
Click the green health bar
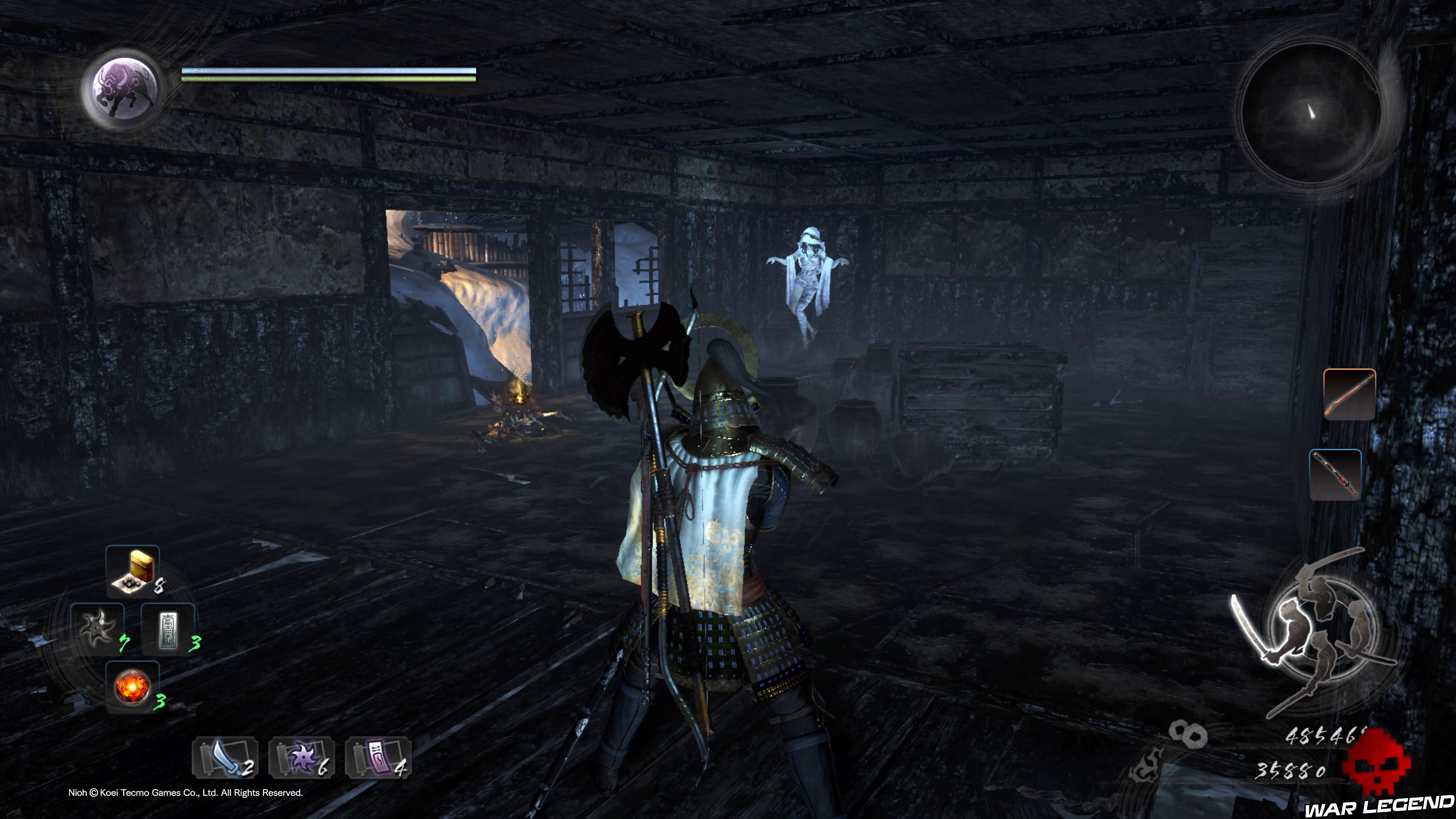(x=328, y=78)
